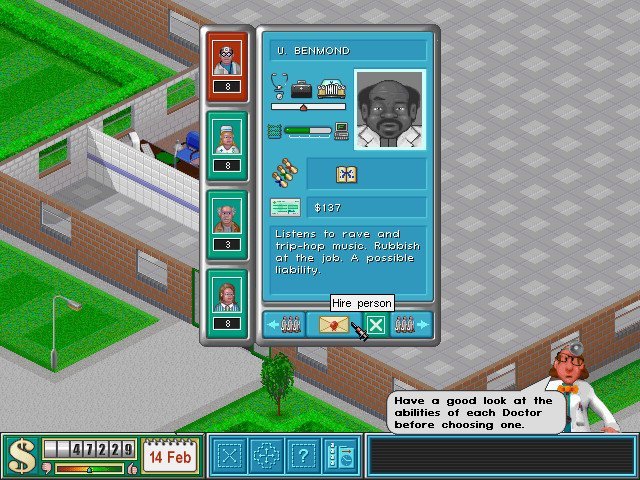Click the calendar showing 14 Feb
Screen dimensions: 640x480
coord(170,456)
